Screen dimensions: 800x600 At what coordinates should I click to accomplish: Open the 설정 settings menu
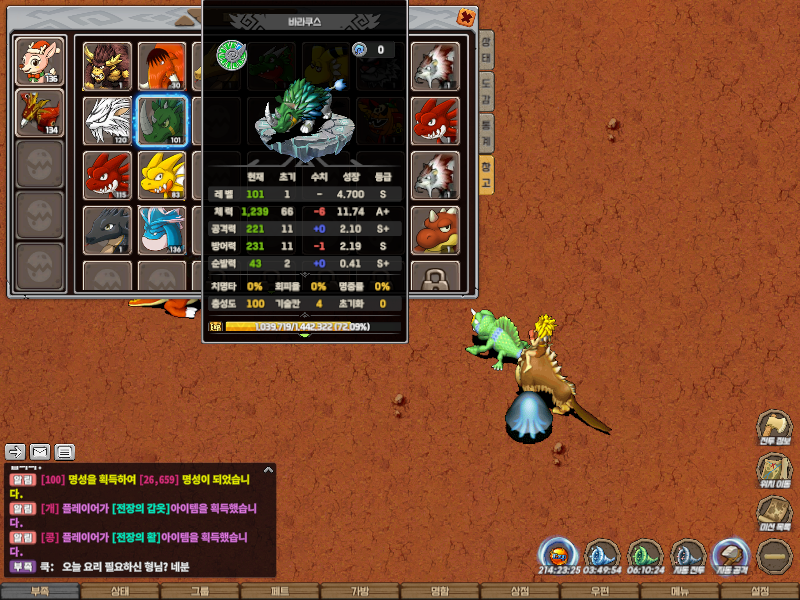(x=759, y=591)
